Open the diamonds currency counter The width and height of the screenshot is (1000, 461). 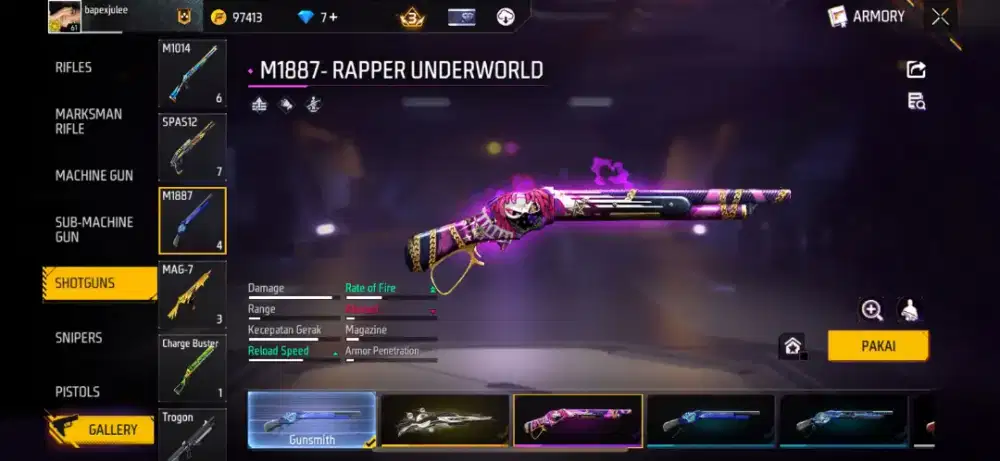(319, 17)
